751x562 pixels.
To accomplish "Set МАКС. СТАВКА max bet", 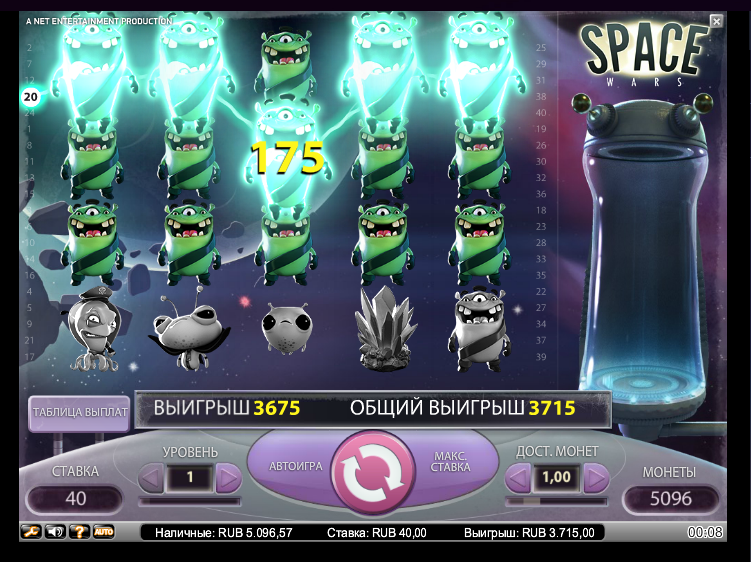I will coord(449,465).
